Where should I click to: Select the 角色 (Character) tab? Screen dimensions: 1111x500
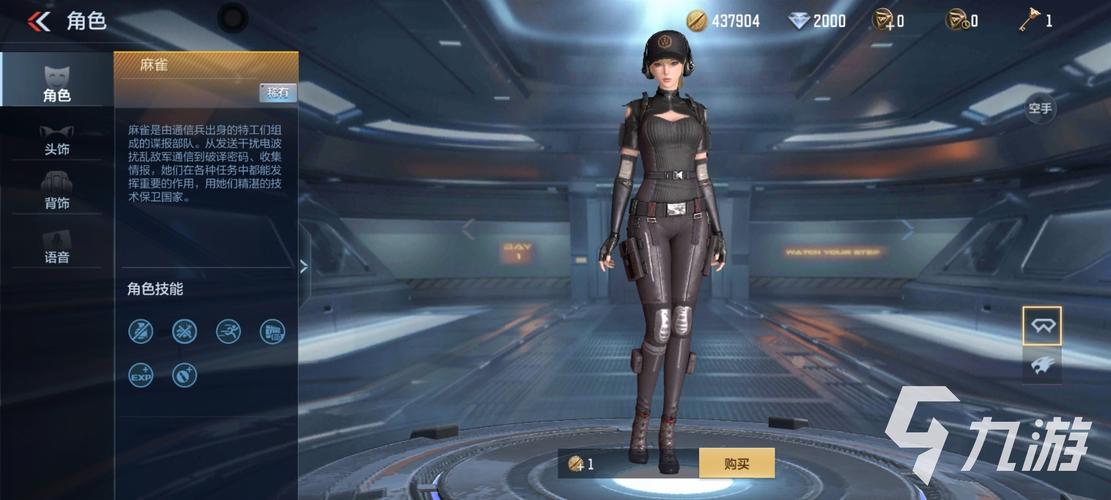pyautogui.click(x=56, y=81)
